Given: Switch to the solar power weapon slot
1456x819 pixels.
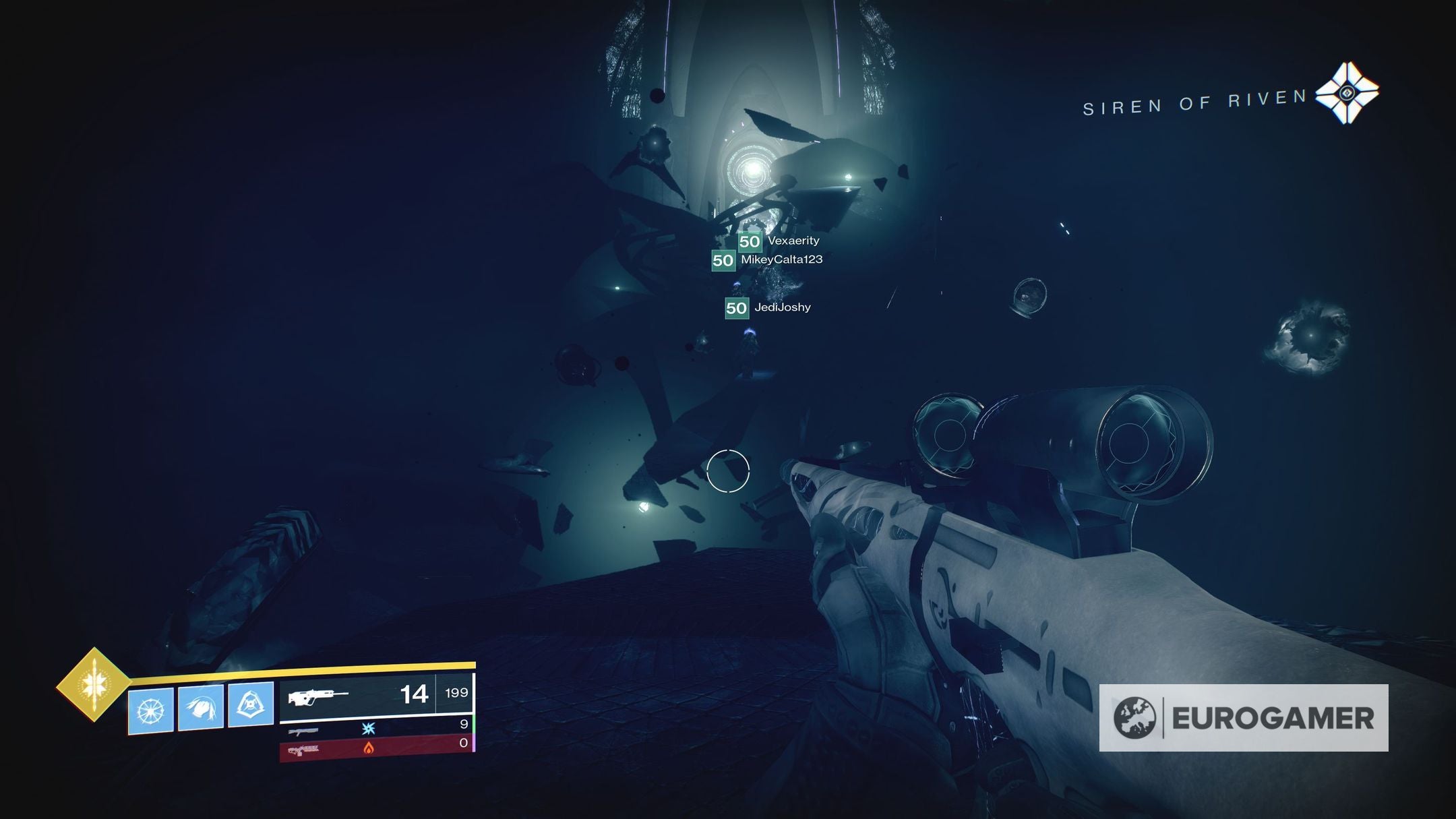Looking at the screenshot, I should click(376, 747).
